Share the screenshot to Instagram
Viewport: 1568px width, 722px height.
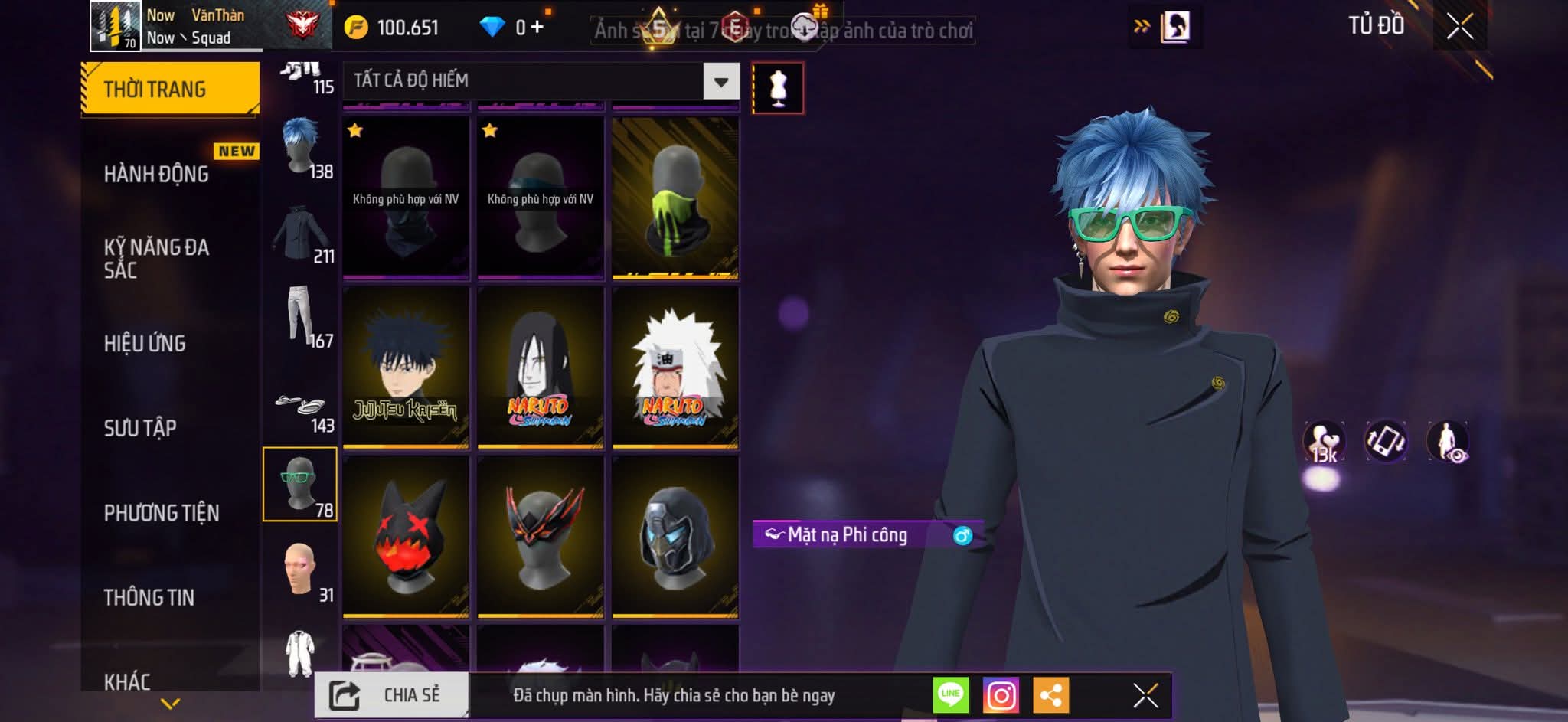[1001, 696]
